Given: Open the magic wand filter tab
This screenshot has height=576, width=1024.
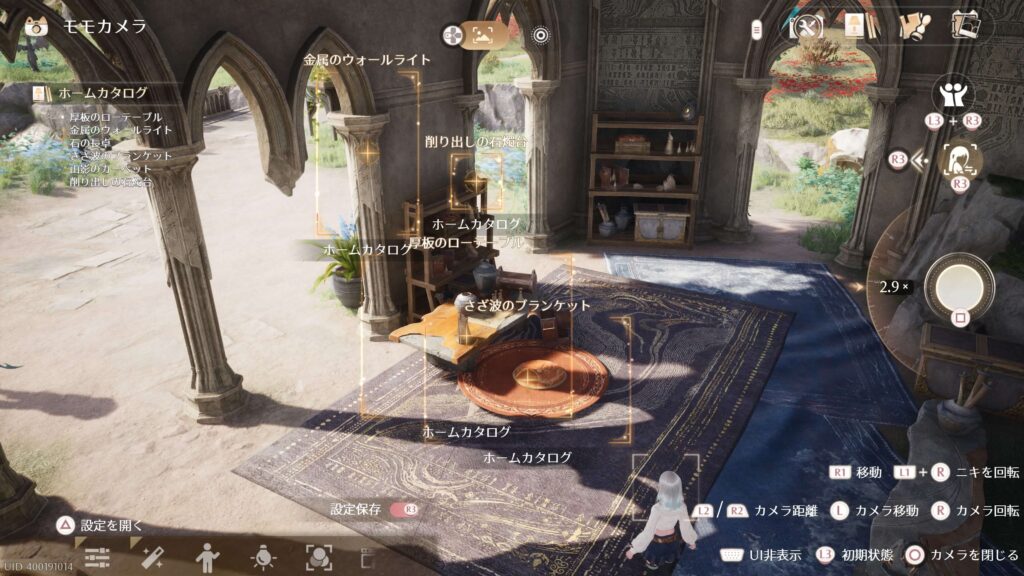Looking at the screenshot, I should 152,557.
